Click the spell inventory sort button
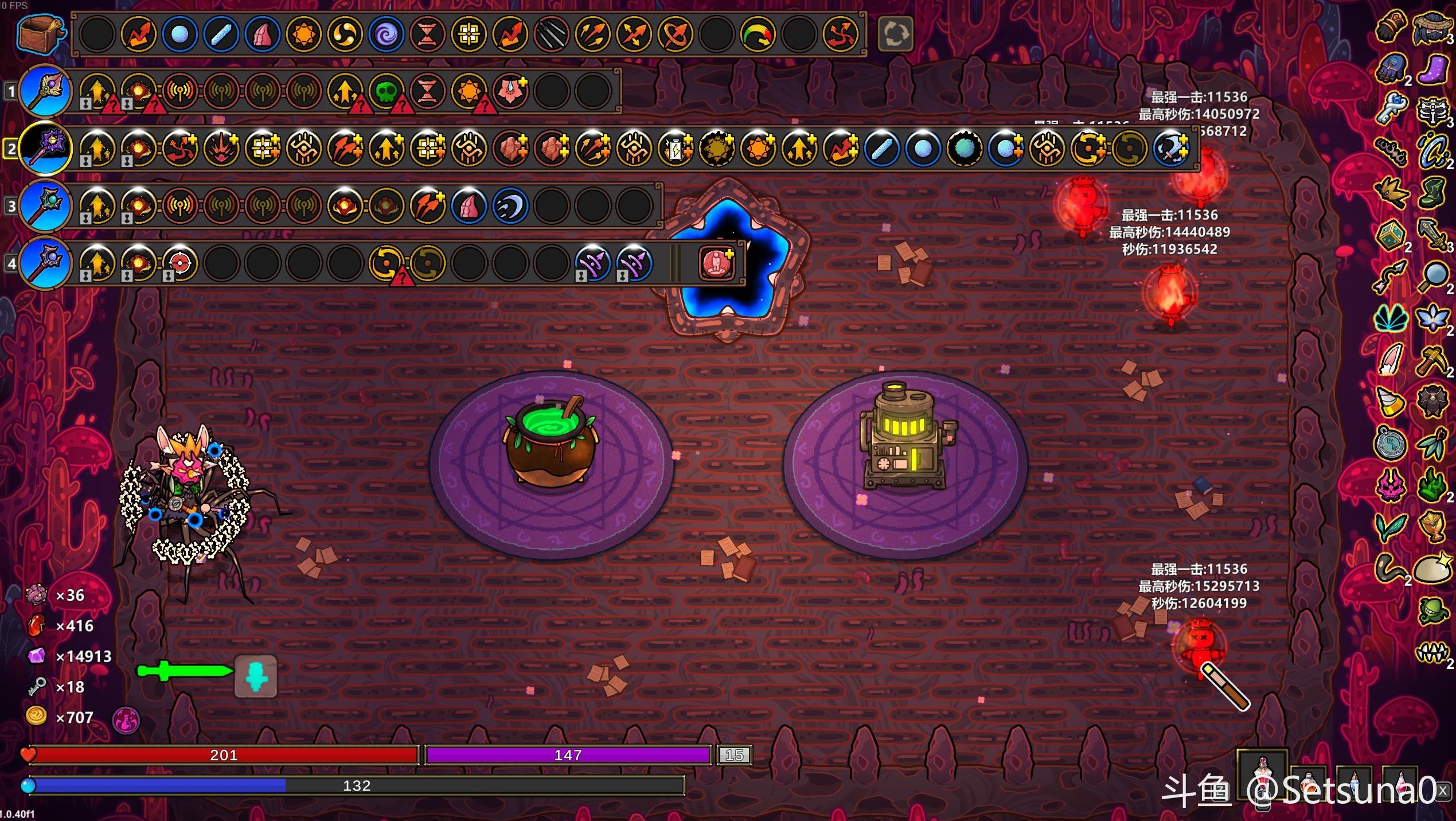This screenshot has height=821, width=1456. (895, 34)
